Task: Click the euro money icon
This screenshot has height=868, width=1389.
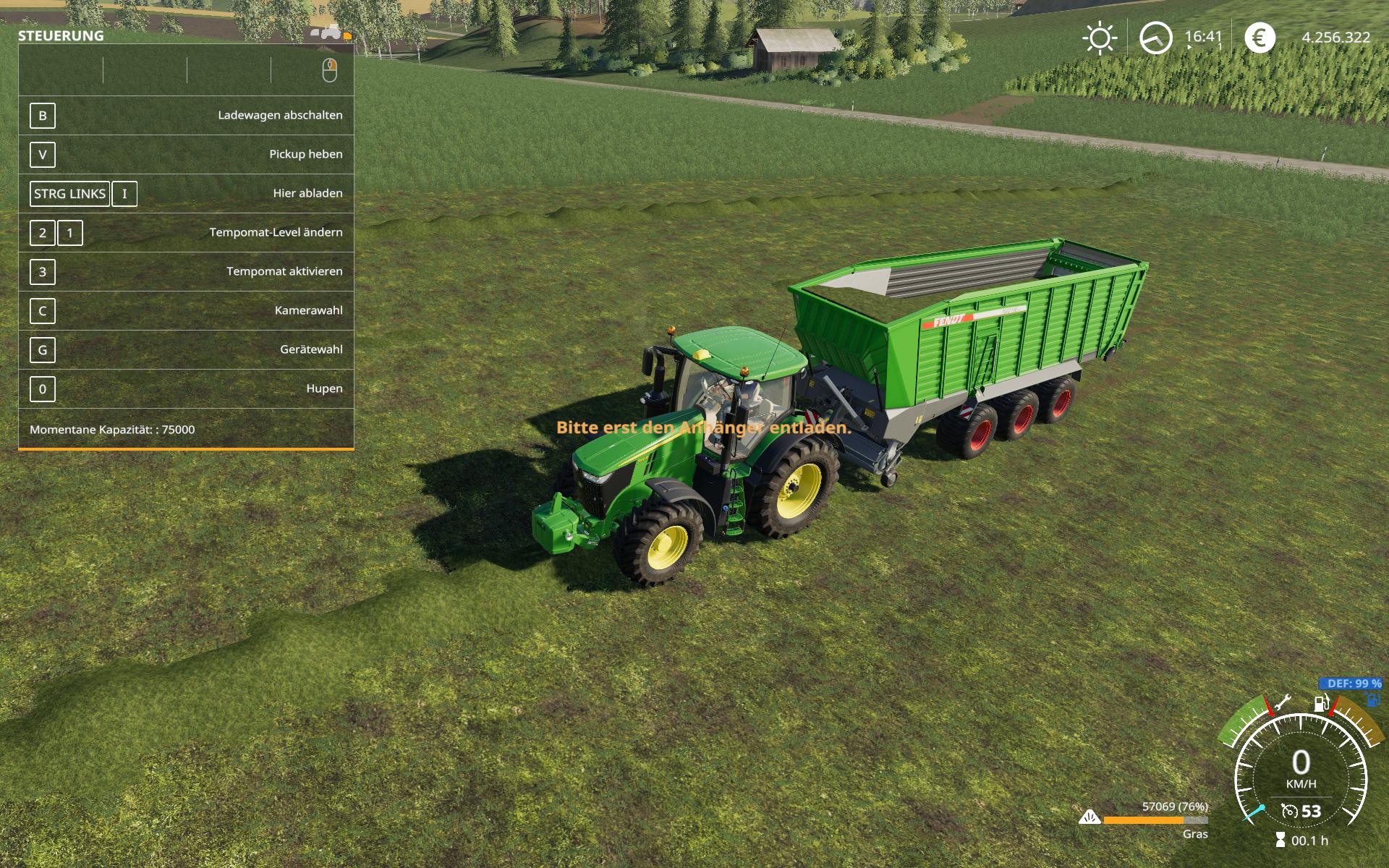Action: point(1260,38)
